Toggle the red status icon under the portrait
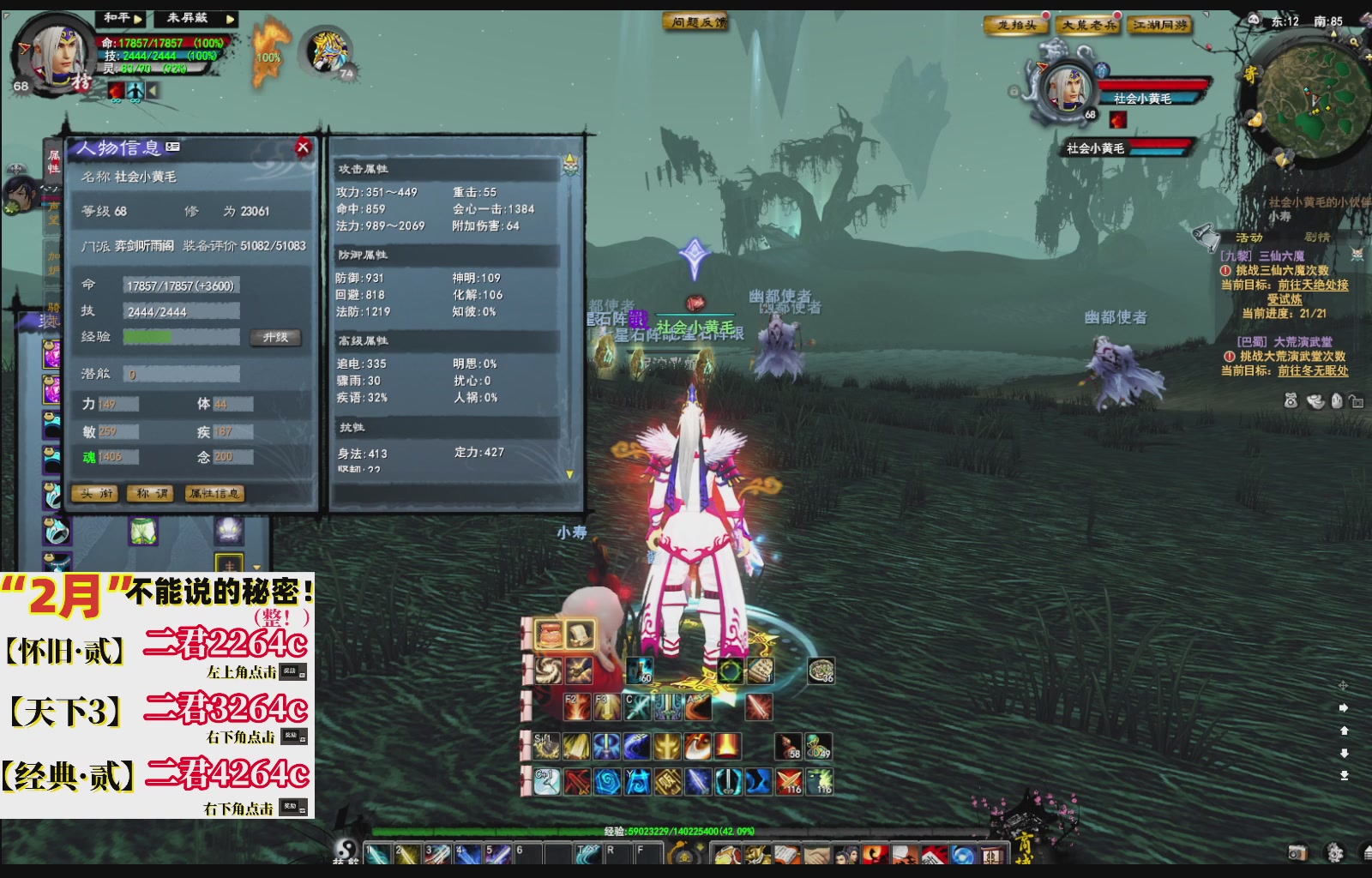Viewport: 1372px width, 878px height. coord(116,90)
